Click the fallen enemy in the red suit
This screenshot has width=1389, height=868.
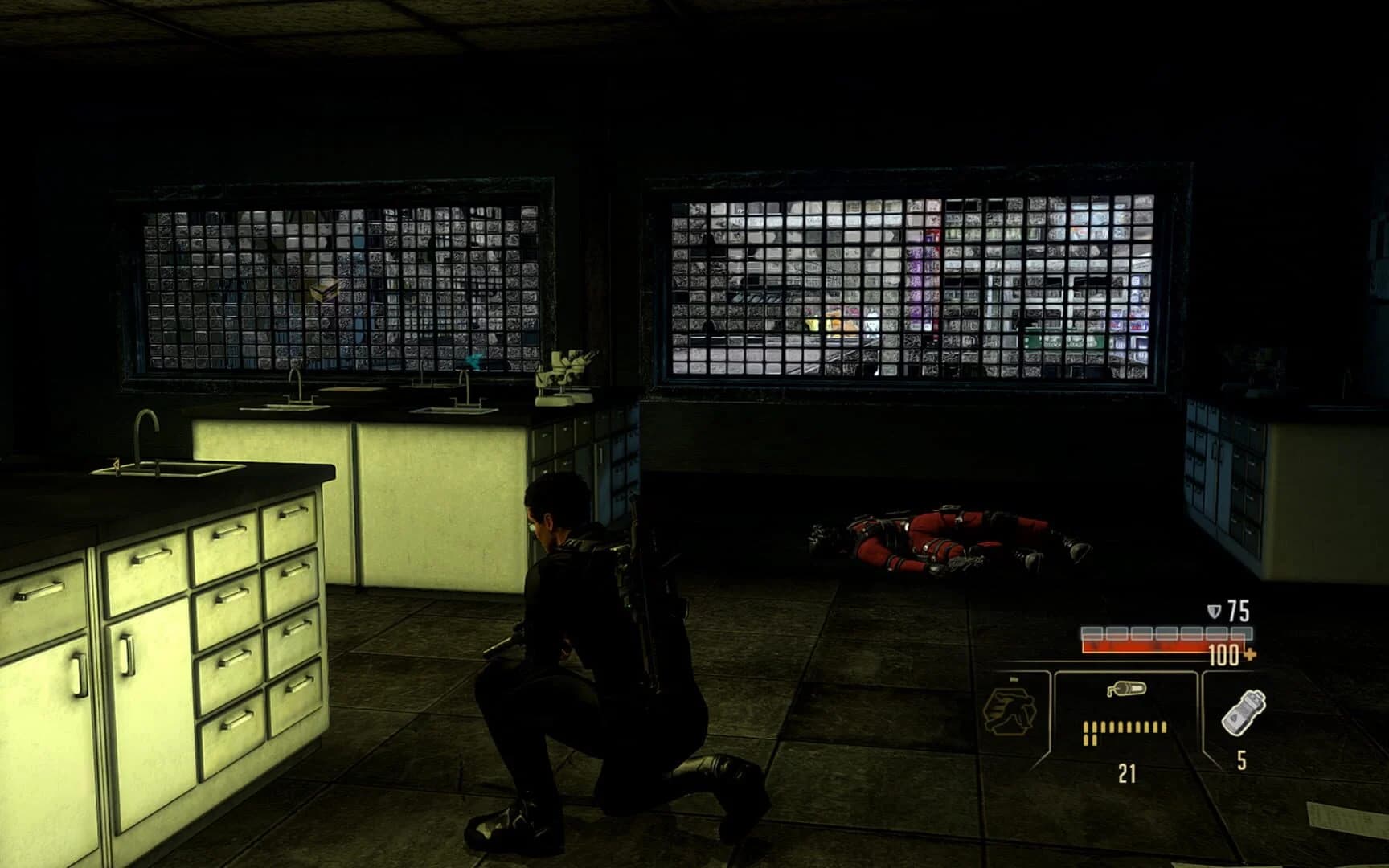coord(940,538)
